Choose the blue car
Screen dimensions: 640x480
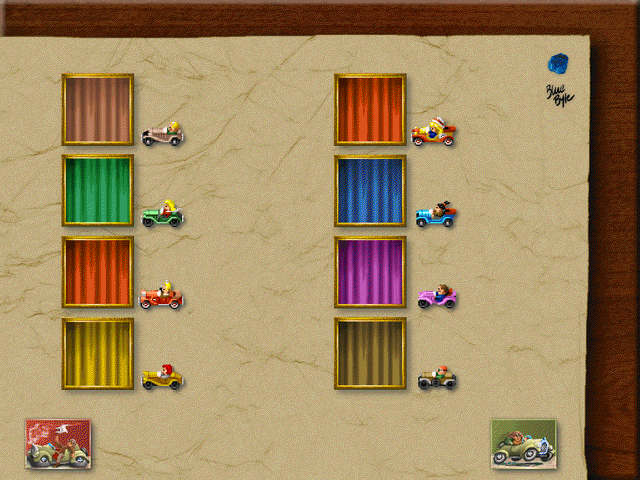436,214
